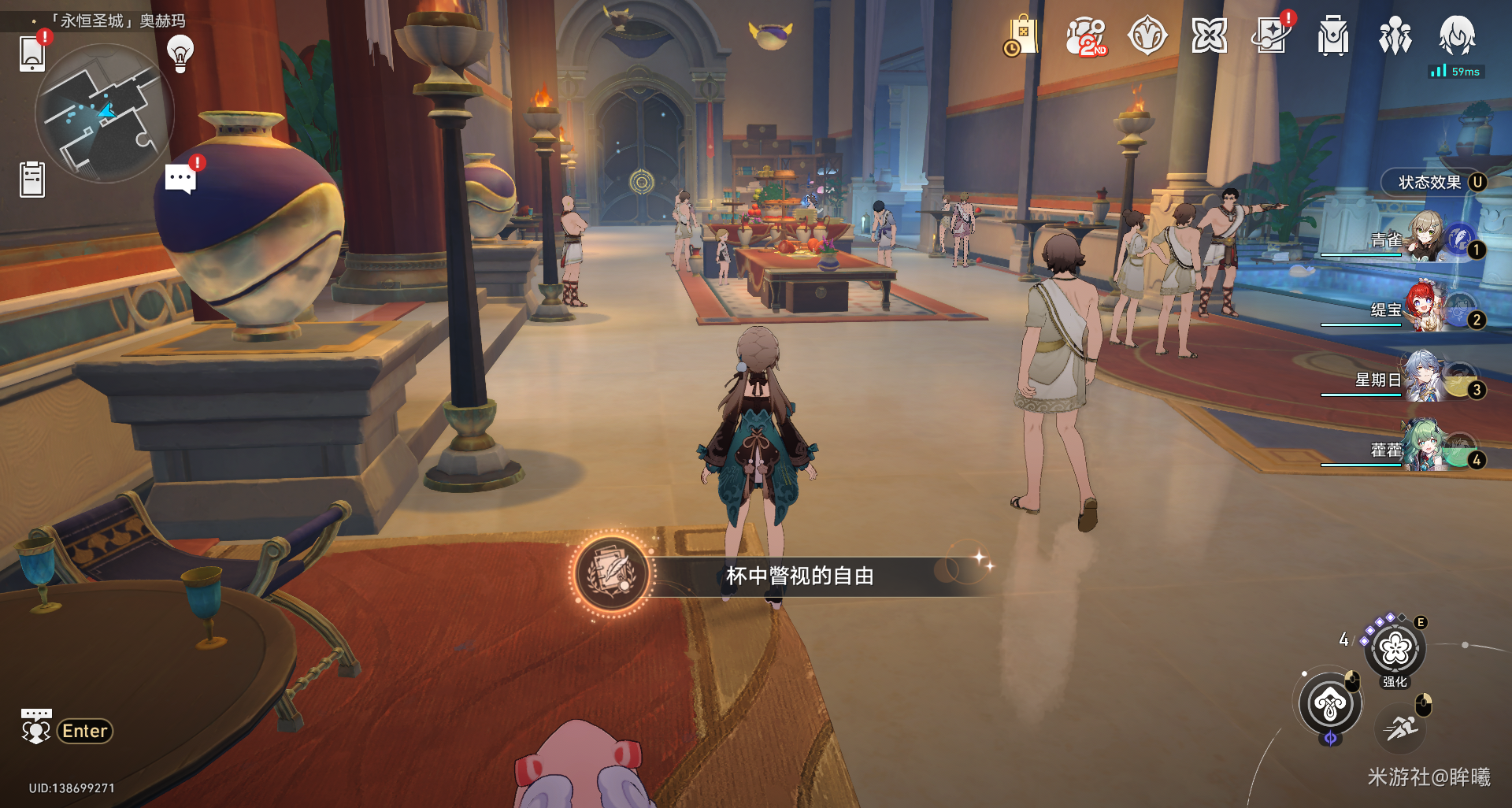Switch to team member 青雀
Screen dimensions: 1512x808
(x=1425, y=238)
